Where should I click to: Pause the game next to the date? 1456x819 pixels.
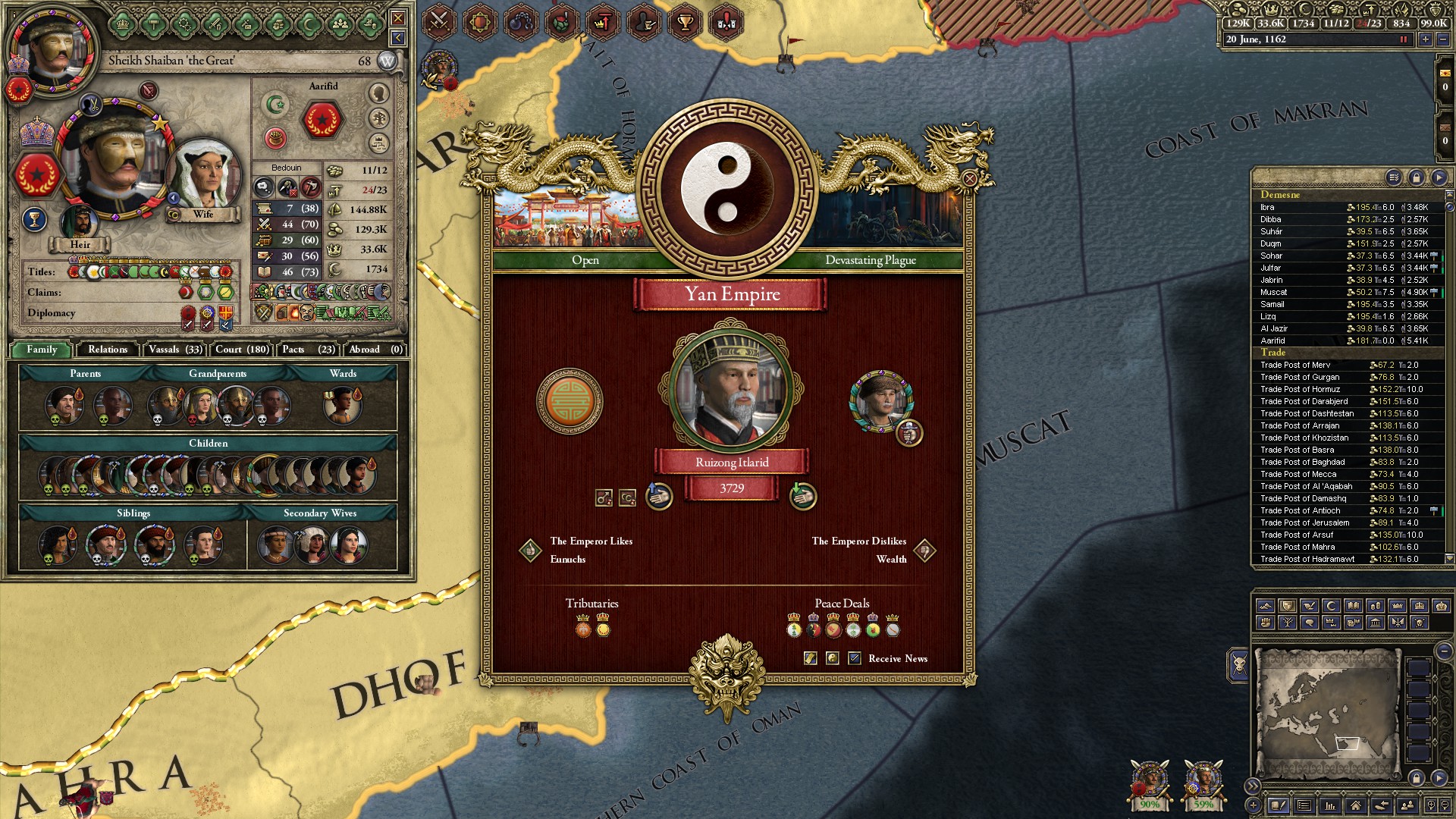[1403, 39]
